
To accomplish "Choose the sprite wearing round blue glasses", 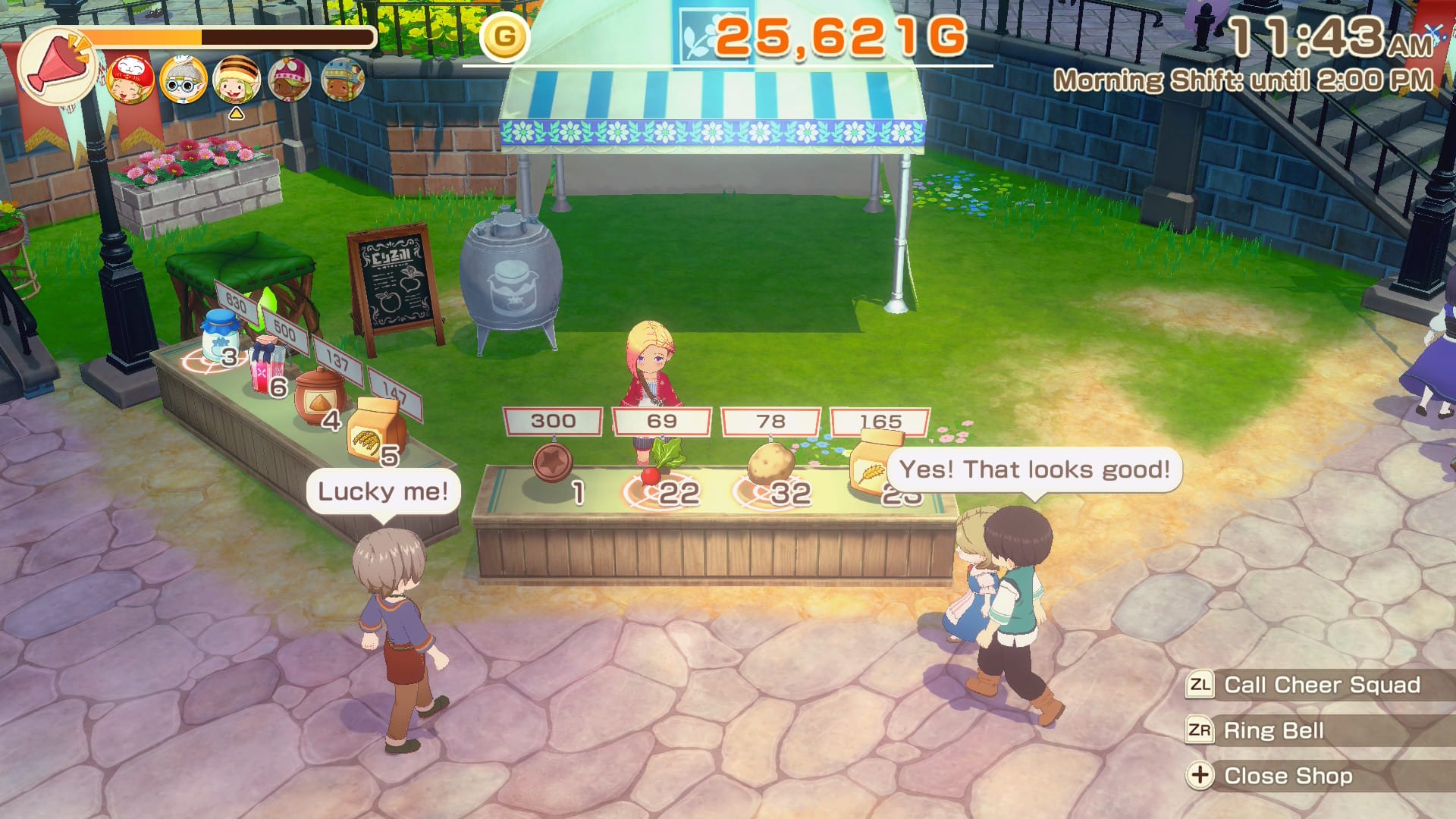I will [184, 80].
